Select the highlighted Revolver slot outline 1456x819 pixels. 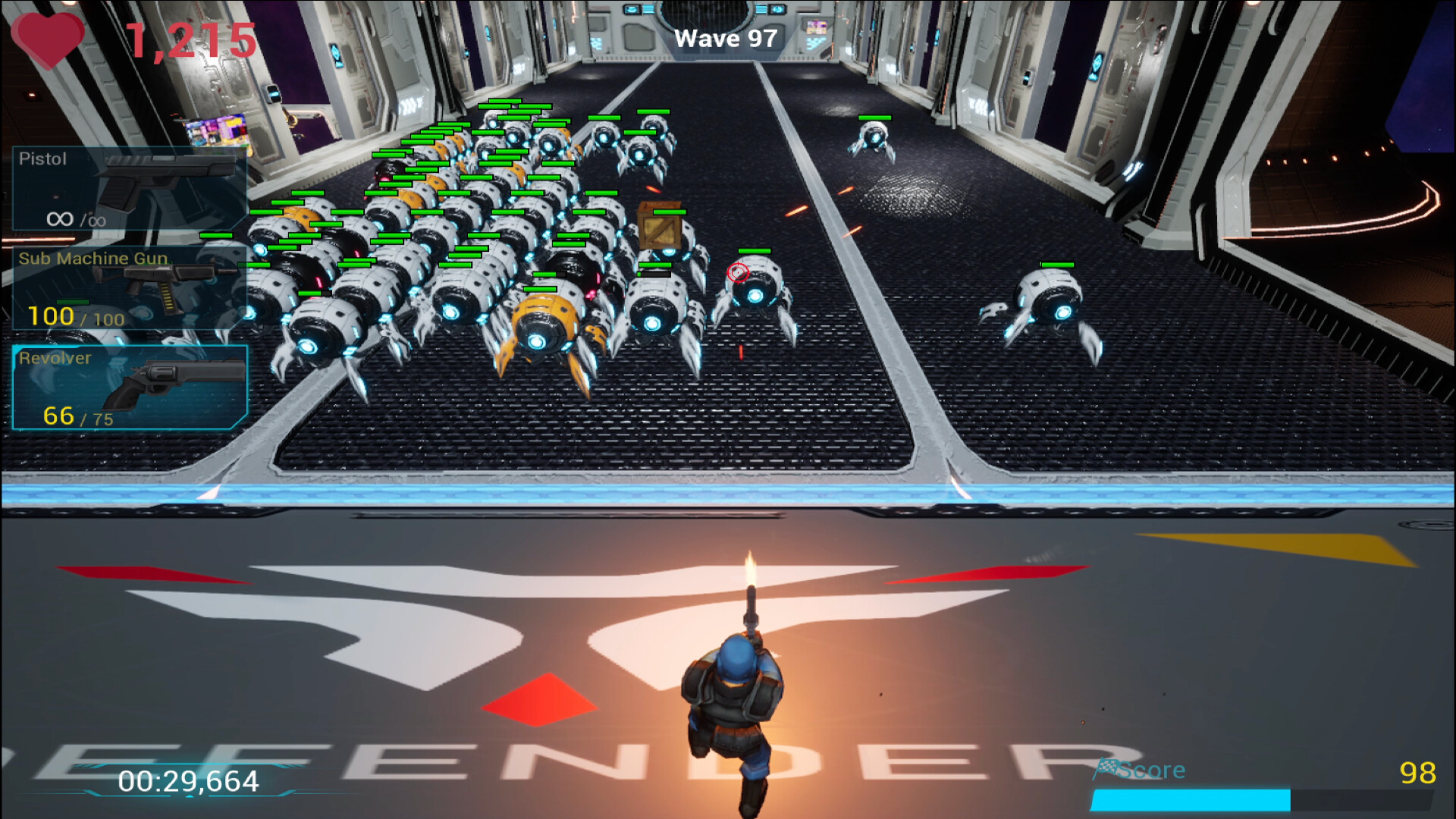click(129, 387)
